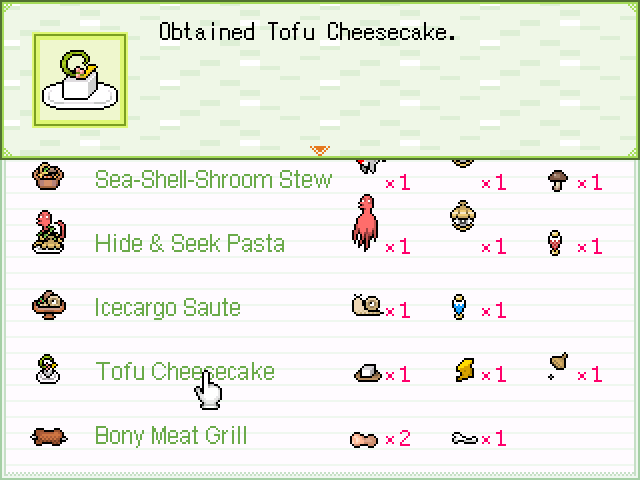Advance dialogue with the orange arrow
This screenshot has height=480, width=640.
[x=319, y=150]
